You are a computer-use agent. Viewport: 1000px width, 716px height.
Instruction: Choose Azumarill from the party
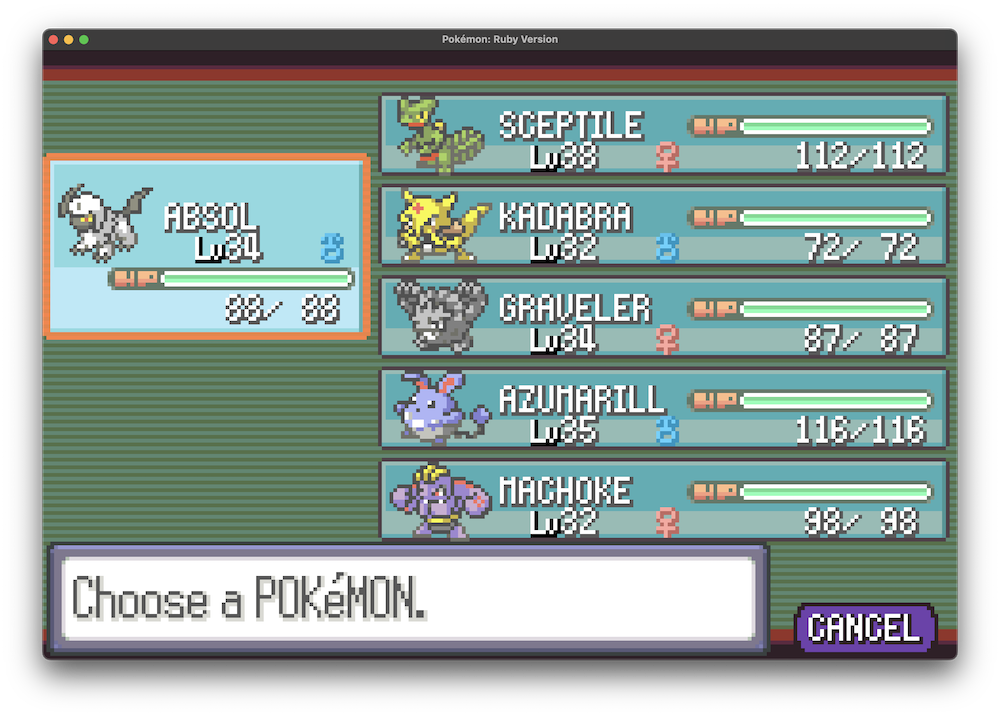663,408
